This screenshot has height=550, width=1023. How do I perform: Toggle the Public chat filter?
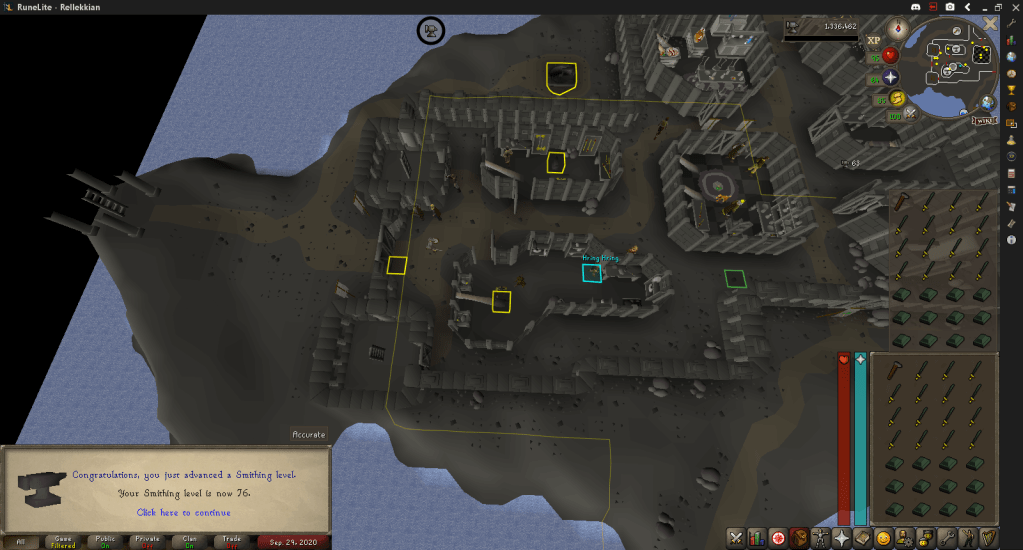[x=105, y=541]
